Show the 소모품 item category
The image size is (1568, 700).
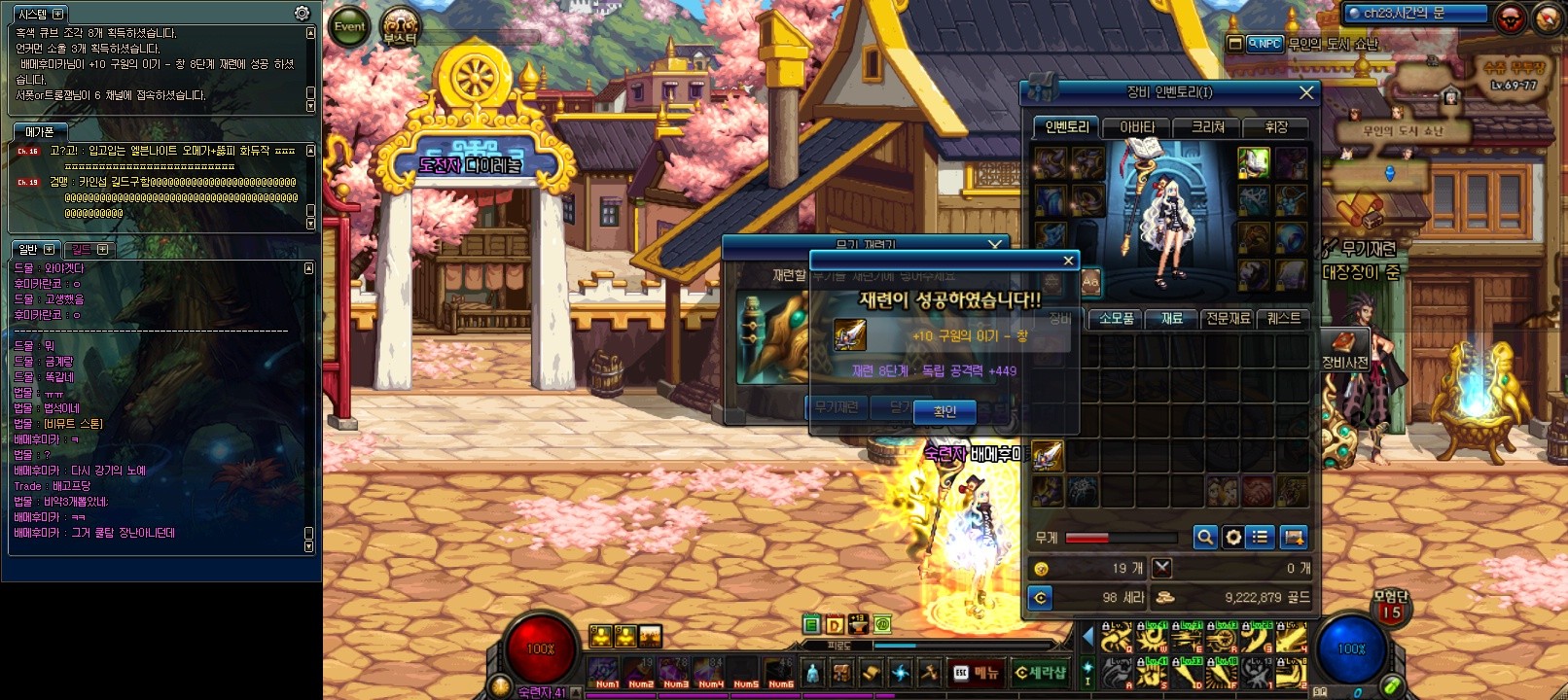point(1116,319)
